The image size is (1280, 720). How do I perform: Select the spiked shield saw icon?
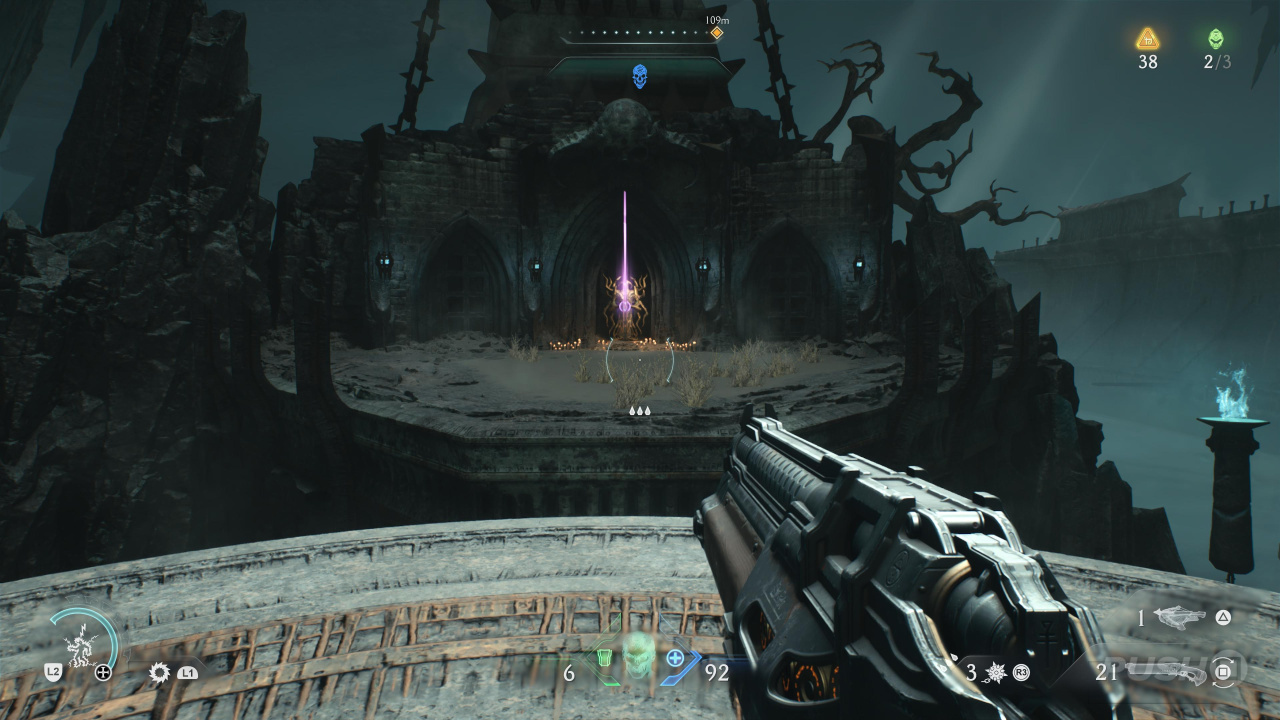[x=159, y=672]
